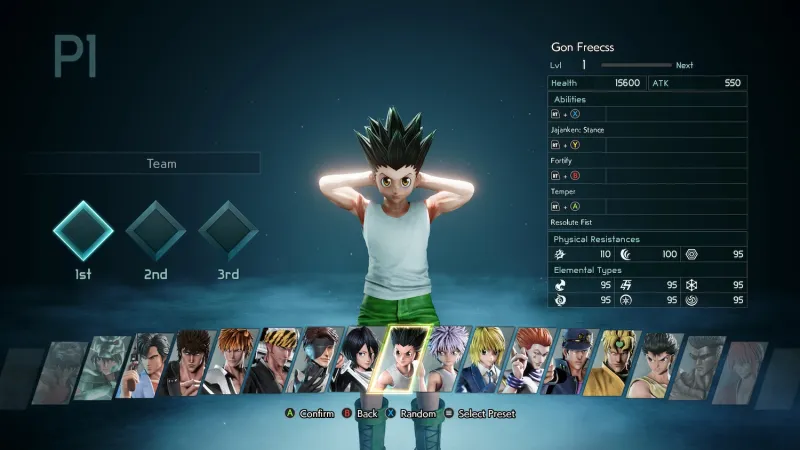Select the 3rd team slot diamond
Screen dimensions: 800x450
[228, 231]
